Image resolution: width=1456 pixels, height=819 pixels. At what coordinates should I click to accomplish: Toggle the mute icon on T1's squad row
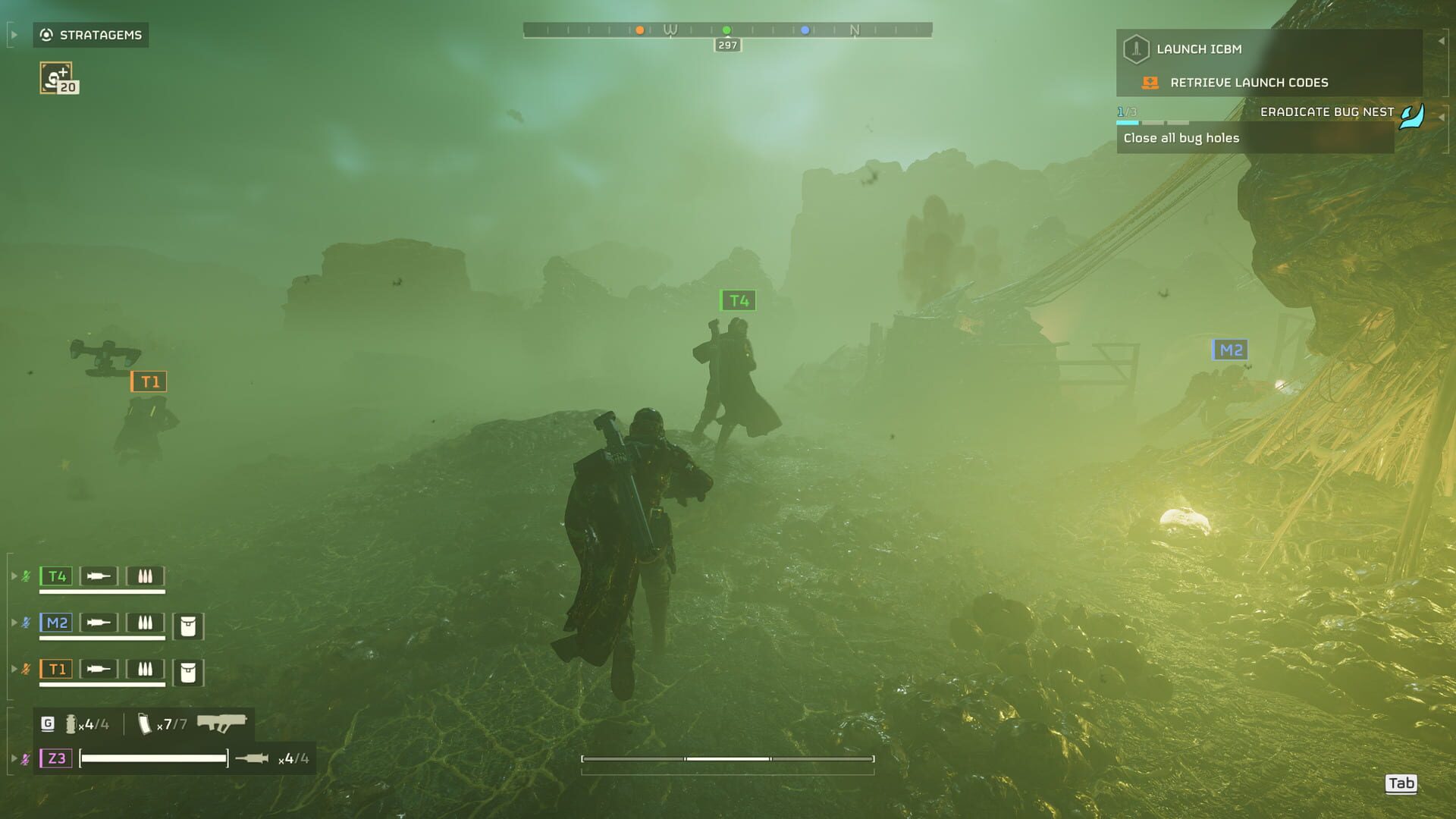pyautogui.click(x=27, y=667)
